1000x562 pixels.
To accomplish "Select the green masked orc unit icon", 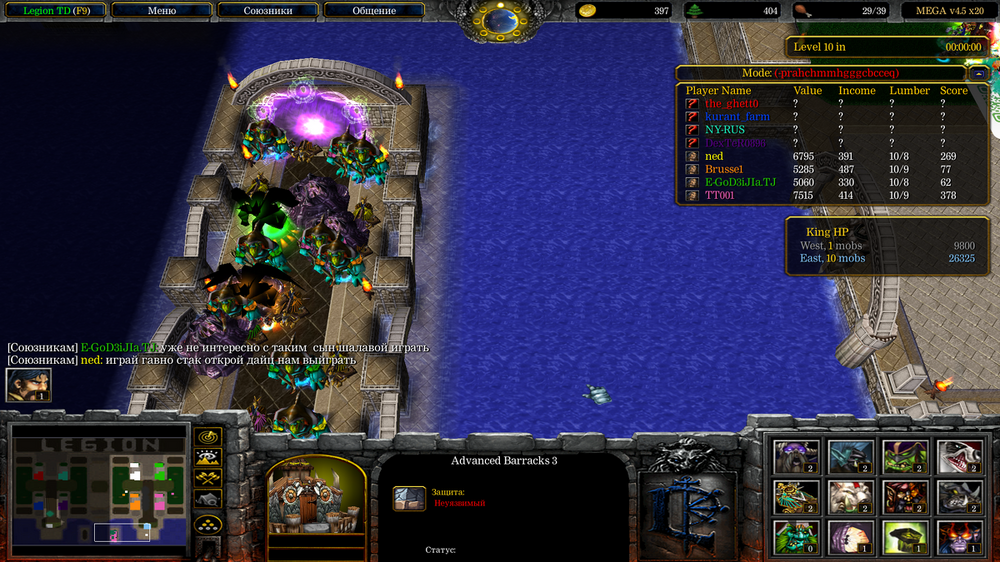I will tap(904, 456).
